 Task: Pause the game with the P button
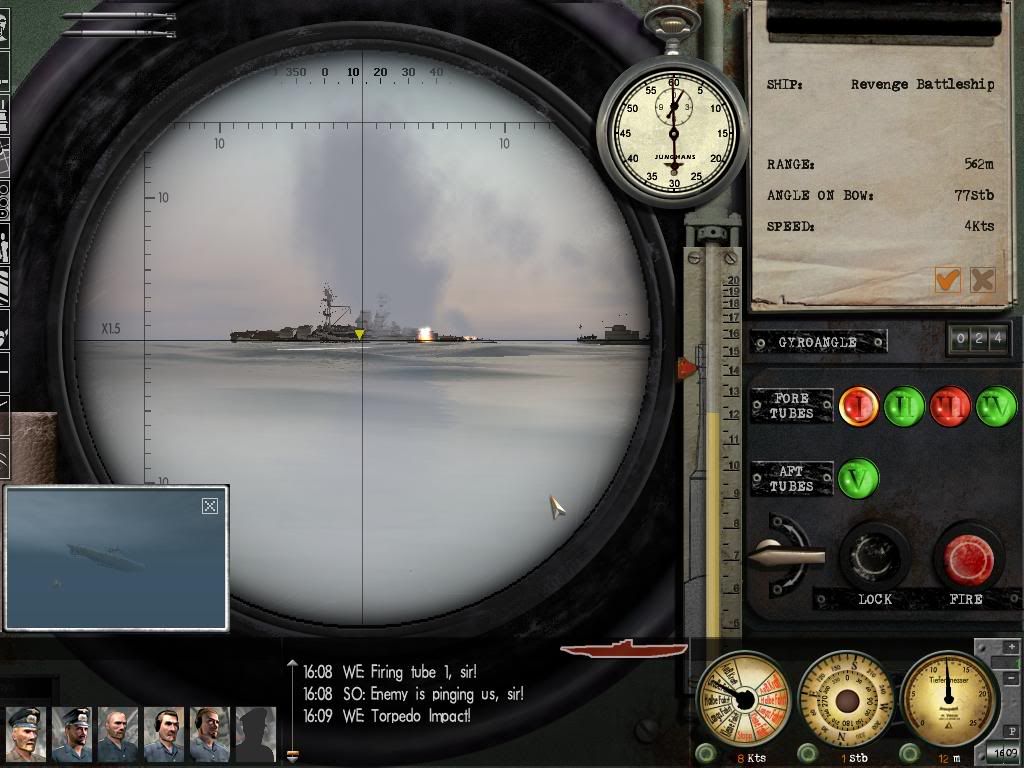(1012, 730)
